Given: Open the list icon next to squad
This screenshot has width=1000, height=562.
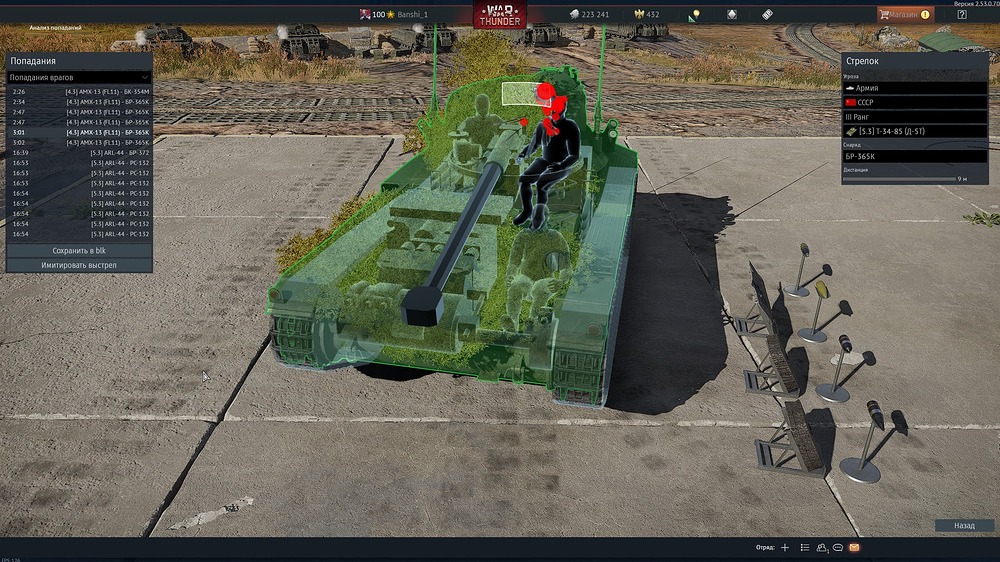Looking at the screenshot, I should pyautogui.click(x=804, y=548).
